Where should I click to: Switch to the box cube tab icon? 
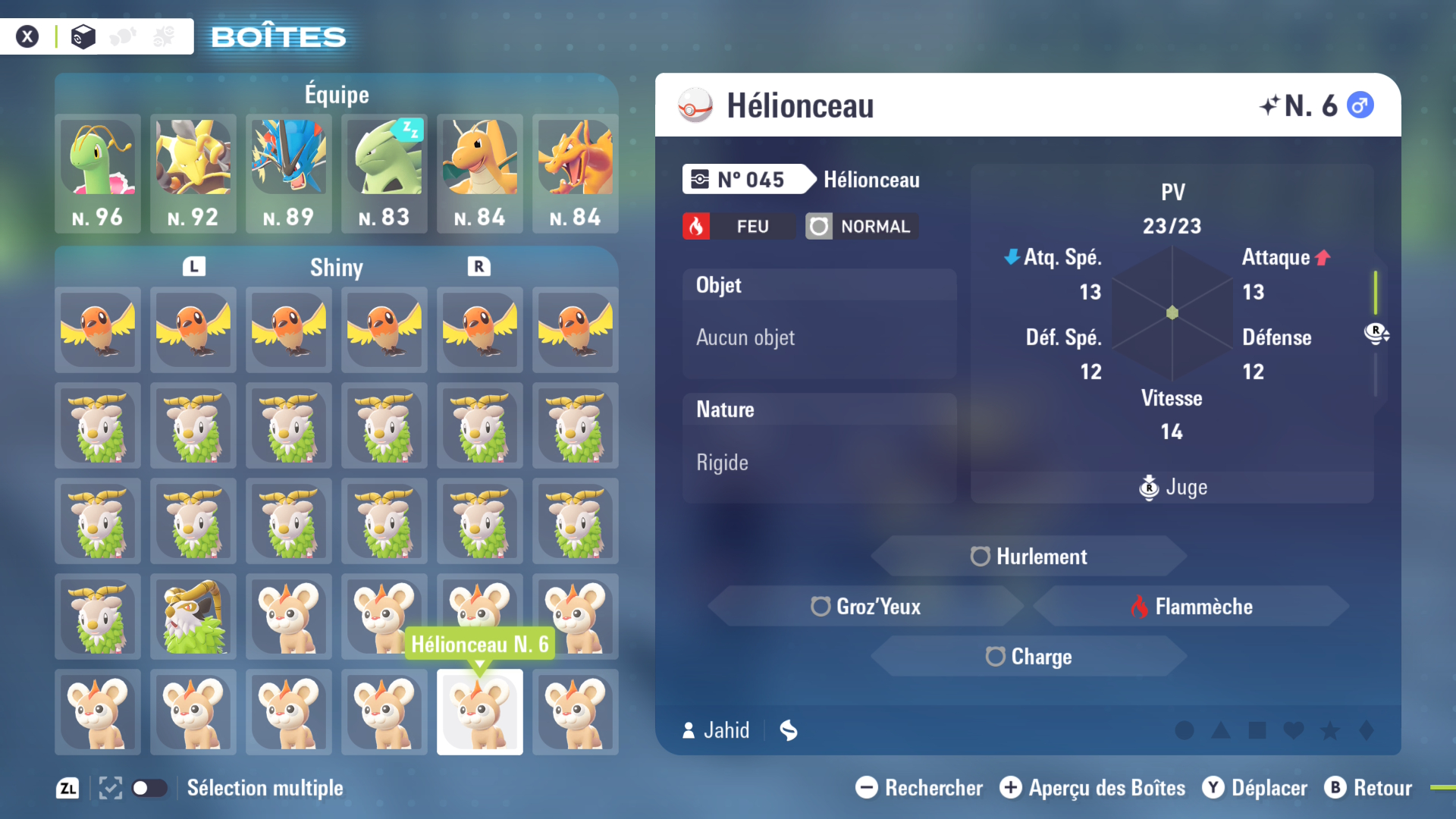pyautogui.click(x=83, y=36)
